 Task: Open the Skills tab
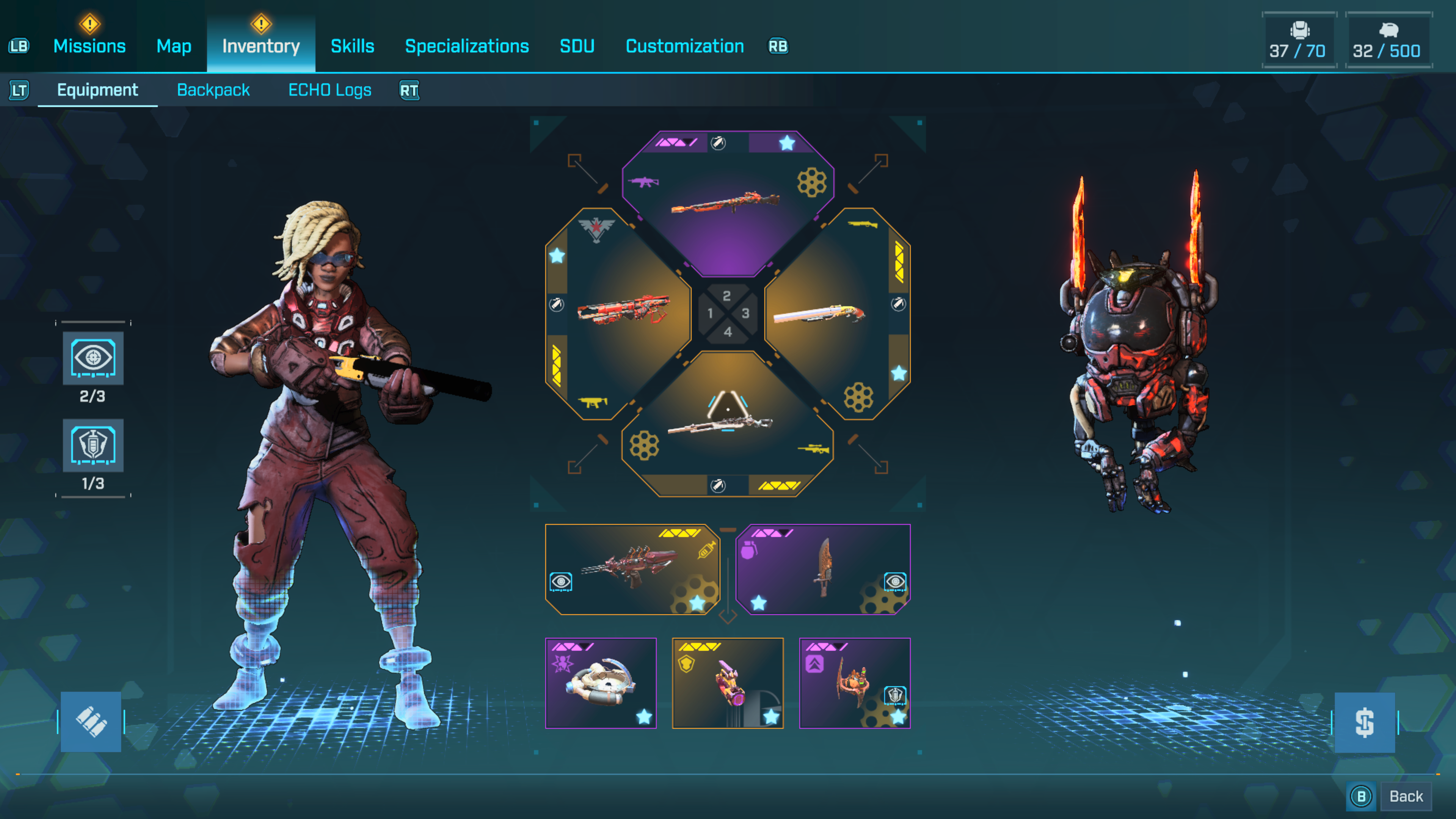[352, 46]
